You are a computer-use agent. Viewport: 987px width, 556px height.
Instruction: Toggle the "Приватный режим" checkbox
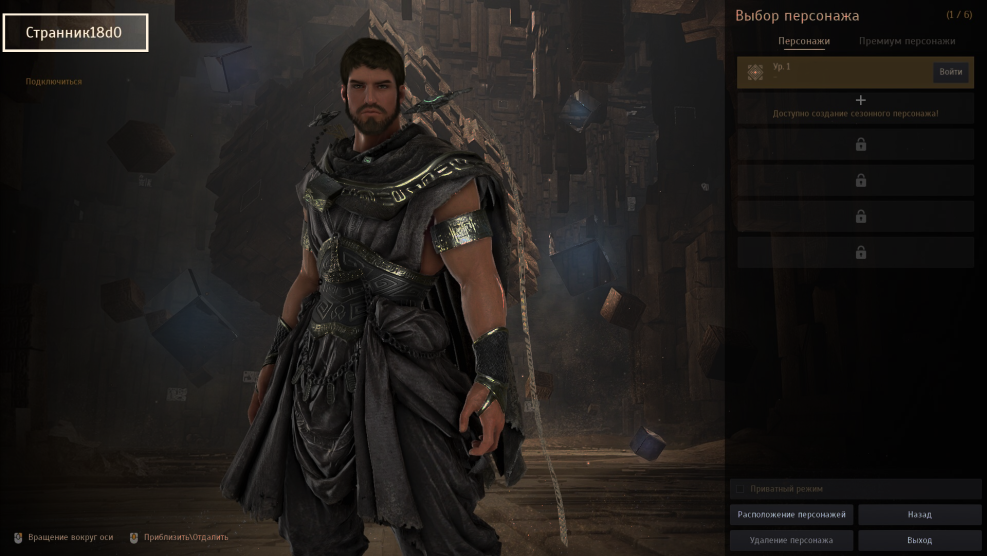click(x=740, y=489)
